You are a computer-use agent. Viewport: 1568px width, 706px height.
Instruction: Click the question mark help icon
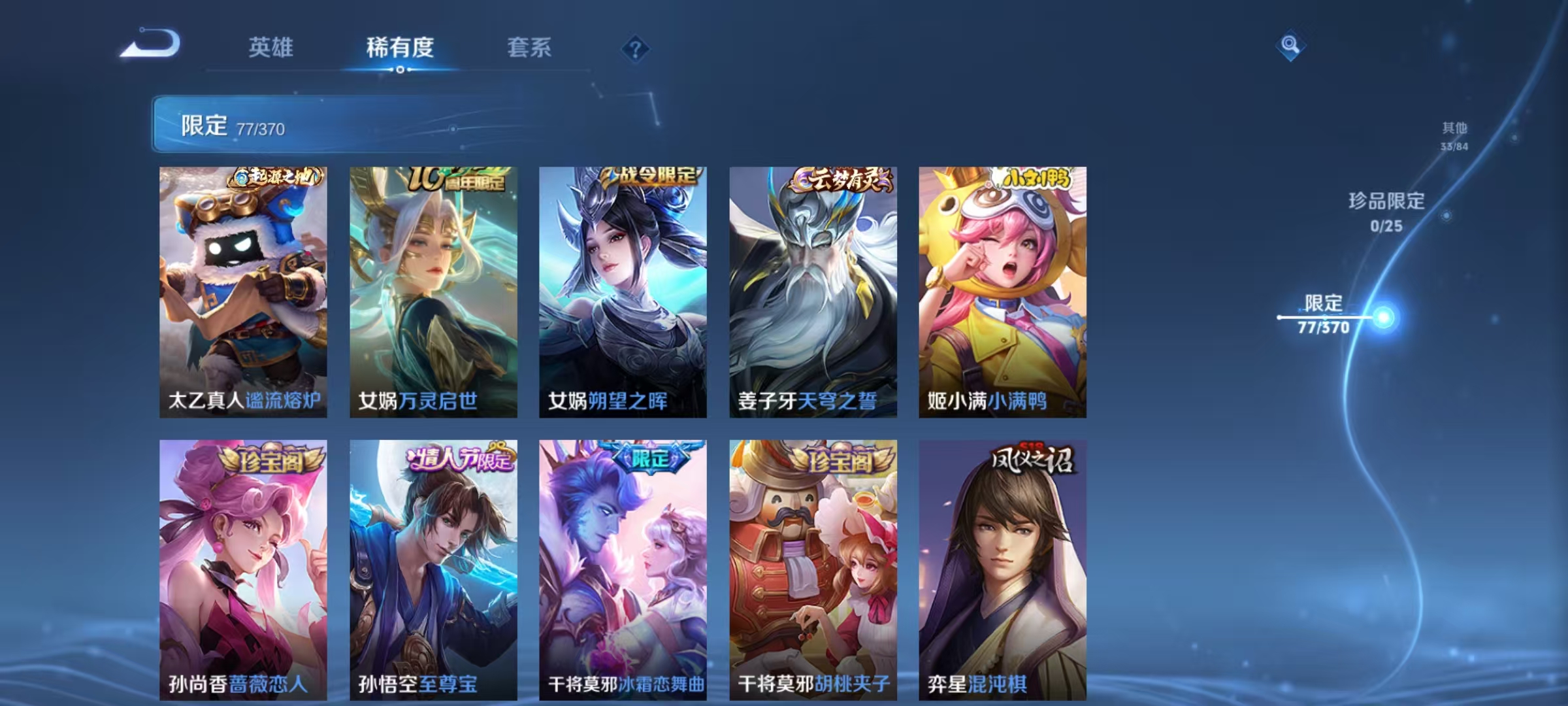(637, 48)
